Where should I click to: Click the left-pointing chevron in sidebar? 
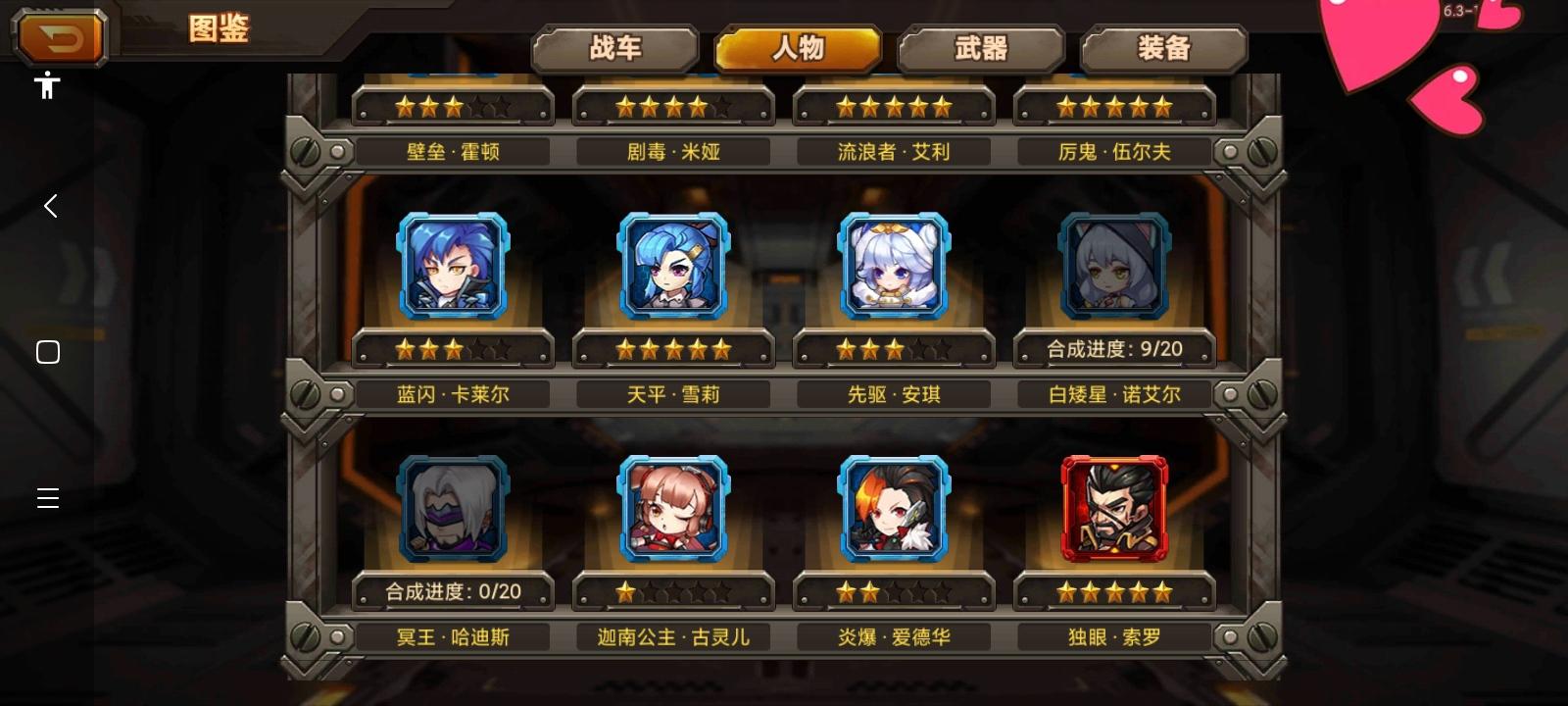click(x=49, y=206)
